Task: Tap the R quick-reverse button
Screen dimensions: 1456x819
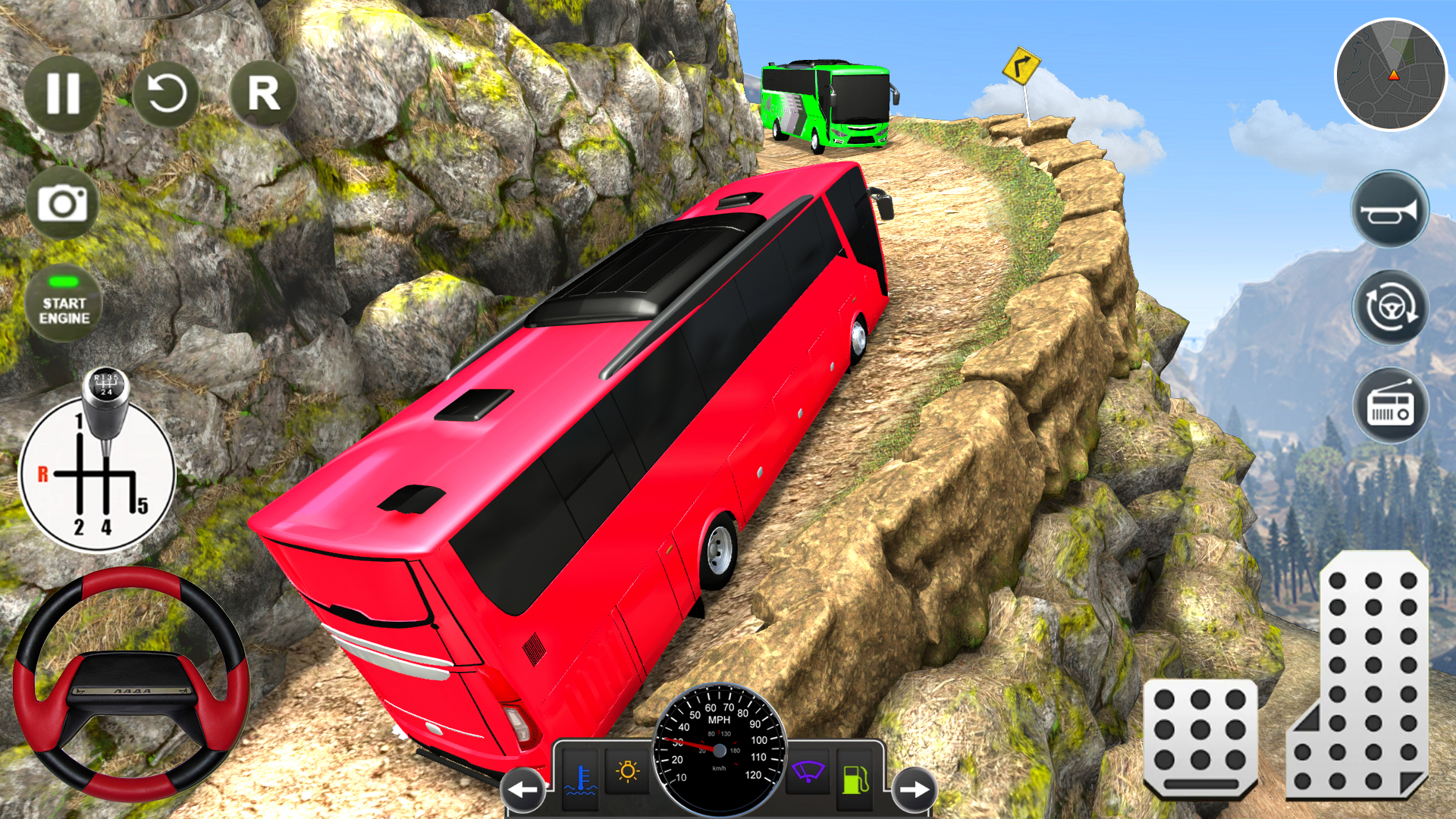Action: point(264,93)
